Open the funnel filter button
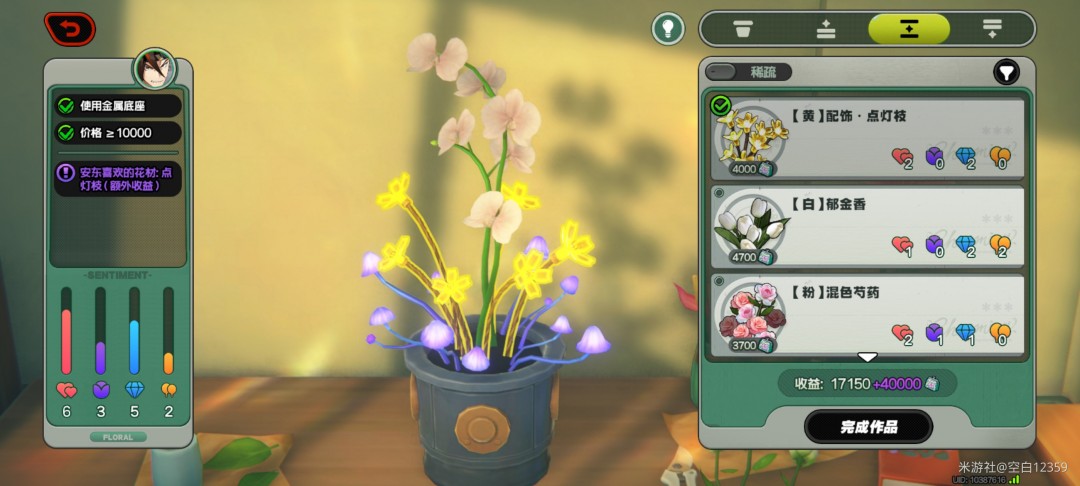The width and height of the screenshot is (1080, 486). click(x=1005, y=72)
